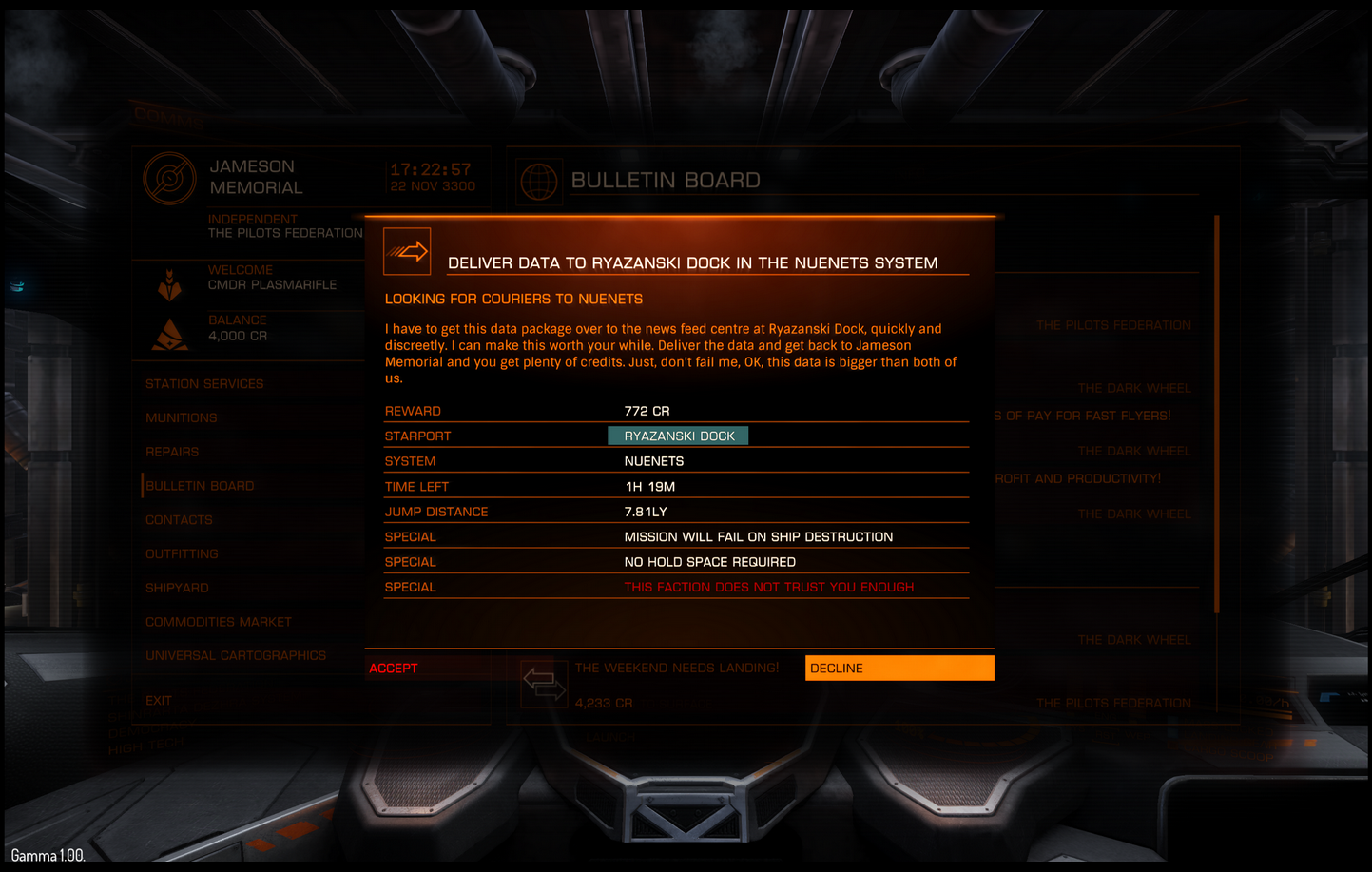Enter the Outfitting screen
The image size is (1372, 872).
182,553
